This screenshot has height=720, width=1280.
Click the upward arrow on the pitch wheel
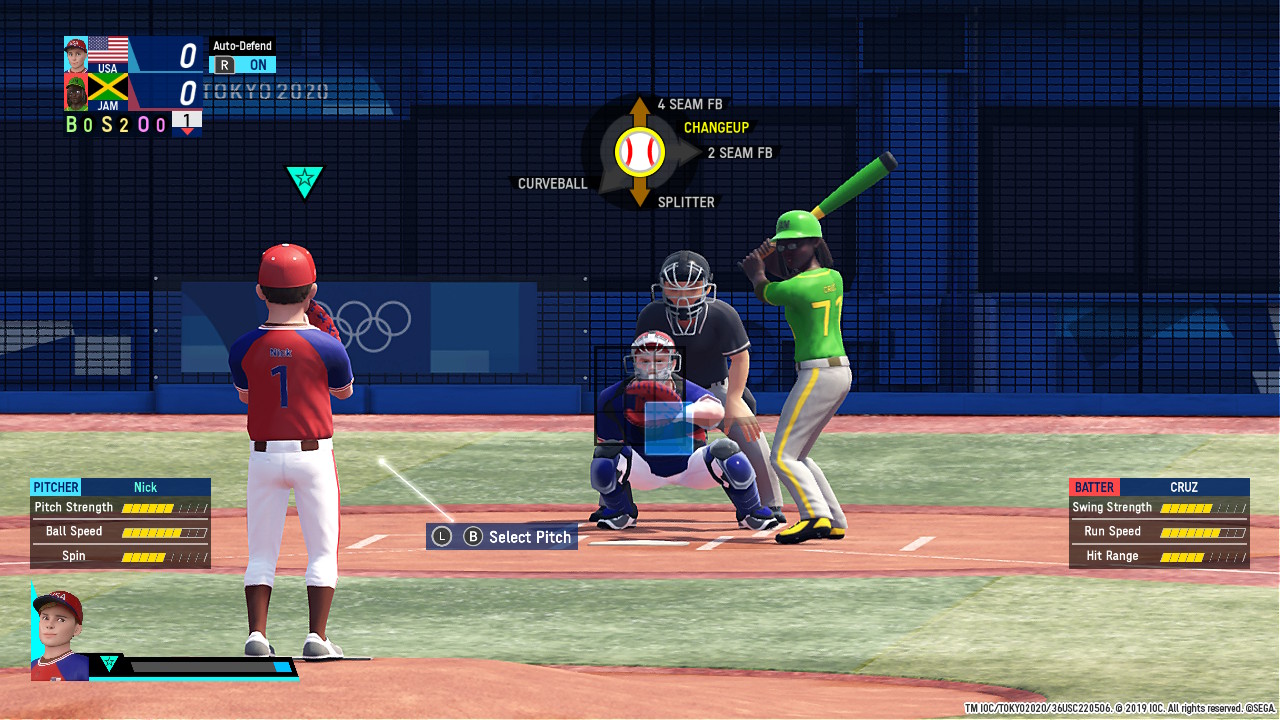point(638,105)
